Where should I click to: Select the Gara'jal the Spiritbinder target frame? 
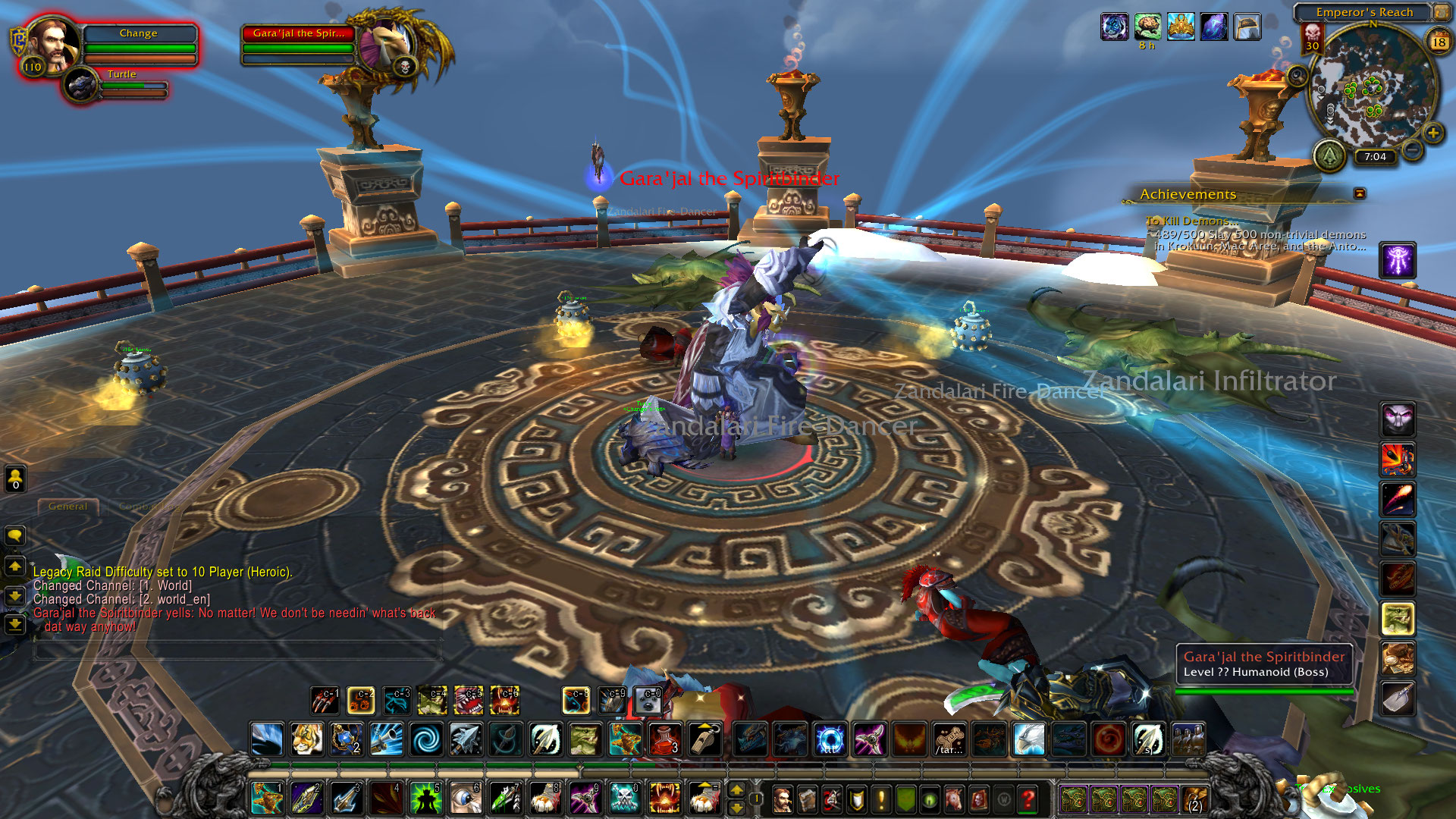tap(298, 43)
